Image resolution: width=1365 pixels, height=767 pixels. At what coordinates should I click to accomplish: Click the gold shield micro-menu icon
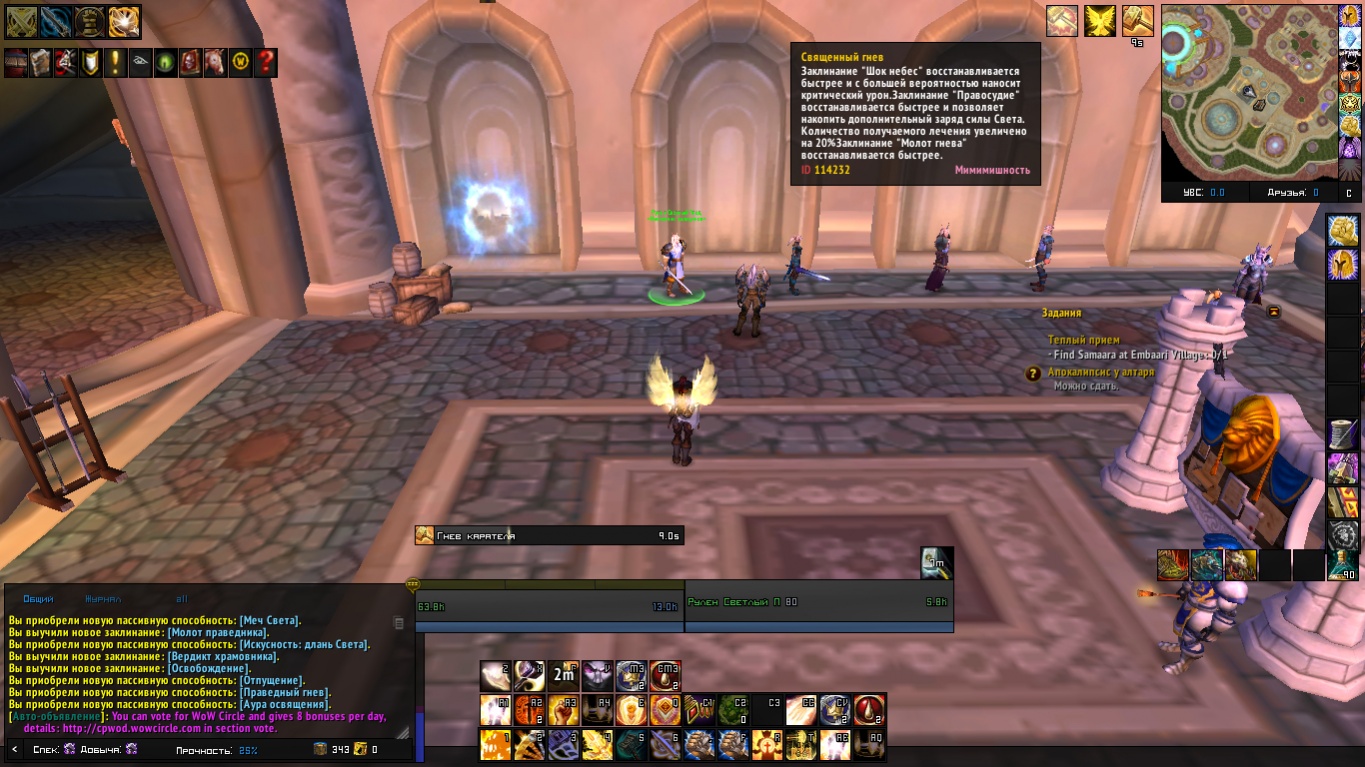tap(91, 63)
